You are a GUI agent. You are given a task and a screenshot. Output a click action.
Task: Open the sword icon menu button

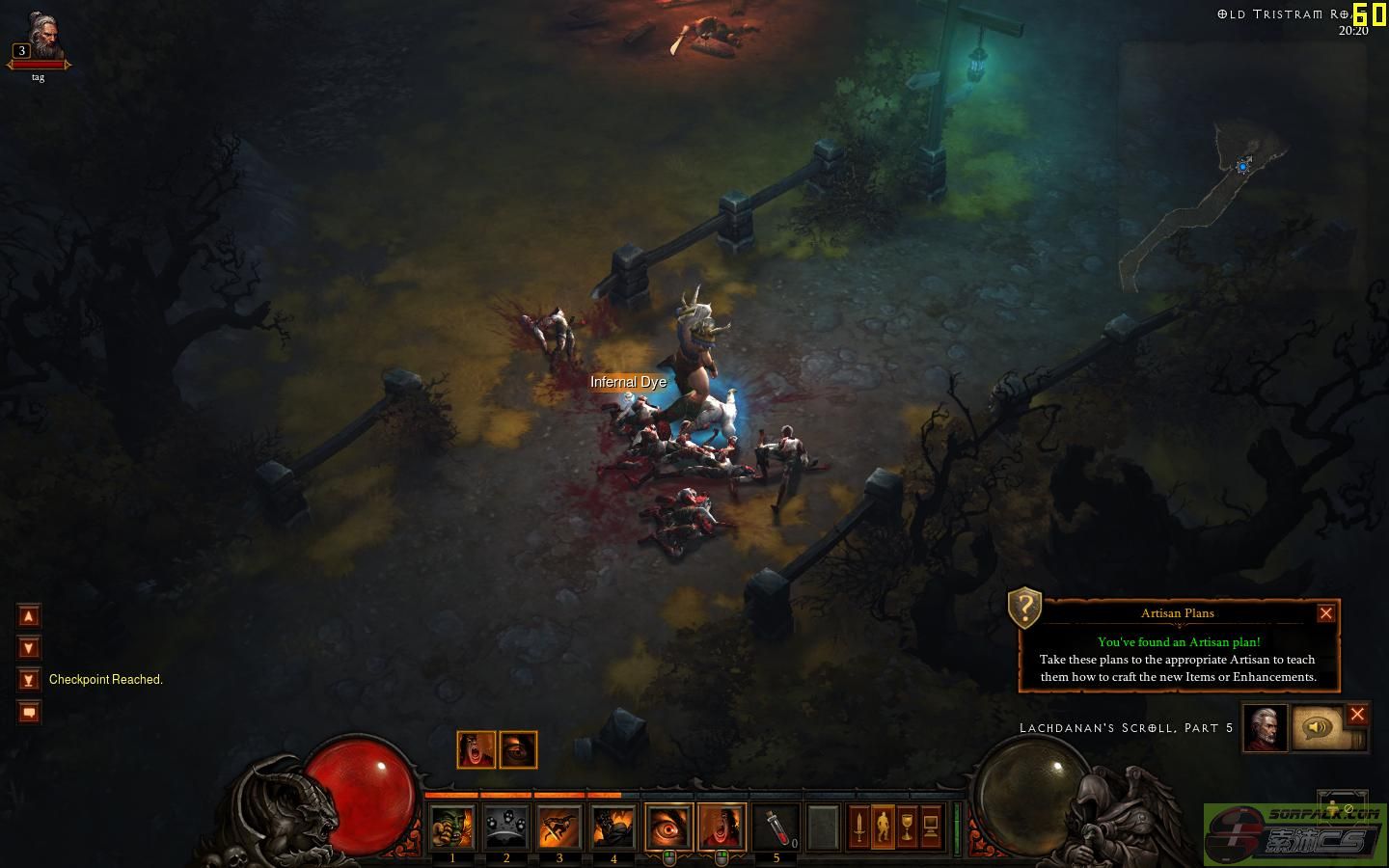pos(858,827)
